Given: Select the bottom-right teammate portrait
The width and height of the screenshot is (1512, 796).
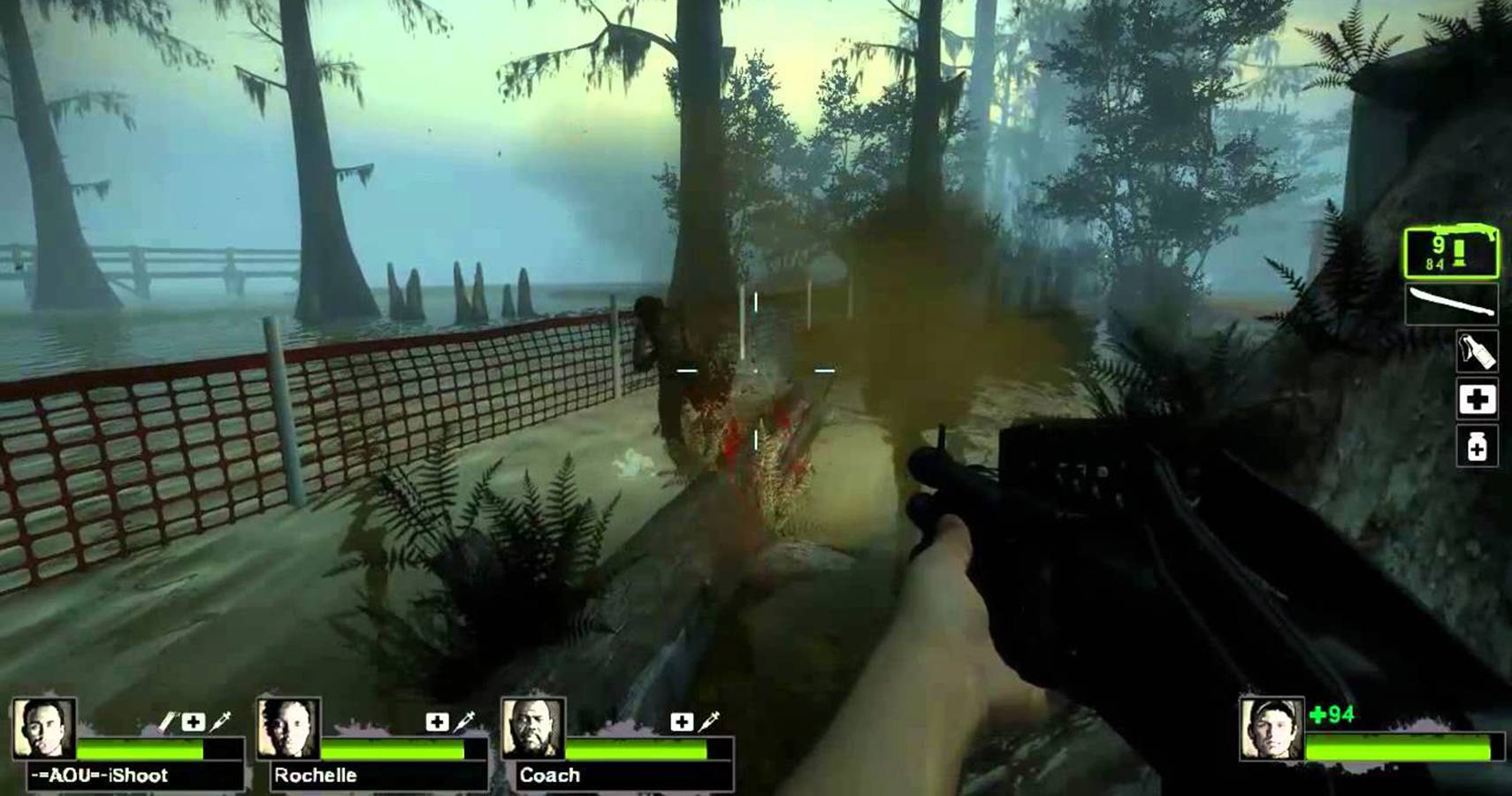Looking at the screenshot, I should click(x=1269, y=730).
